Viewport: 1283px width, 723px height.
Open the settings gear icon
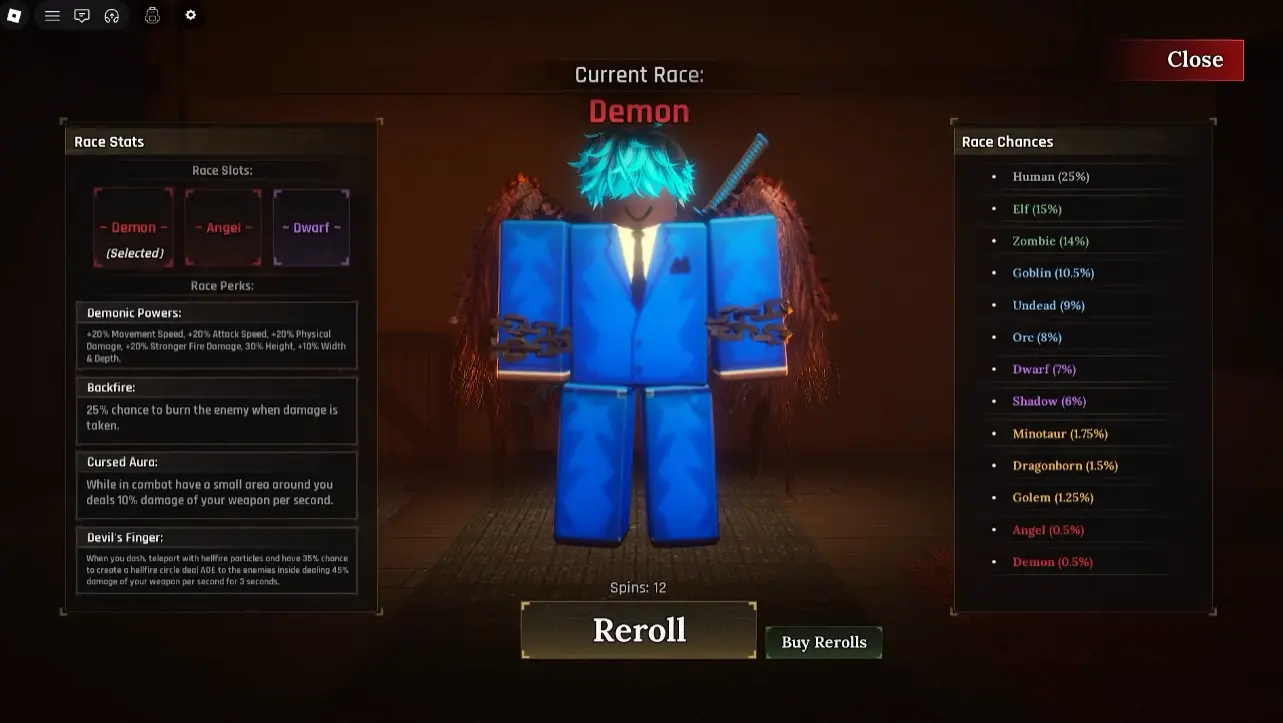[191, 15]
